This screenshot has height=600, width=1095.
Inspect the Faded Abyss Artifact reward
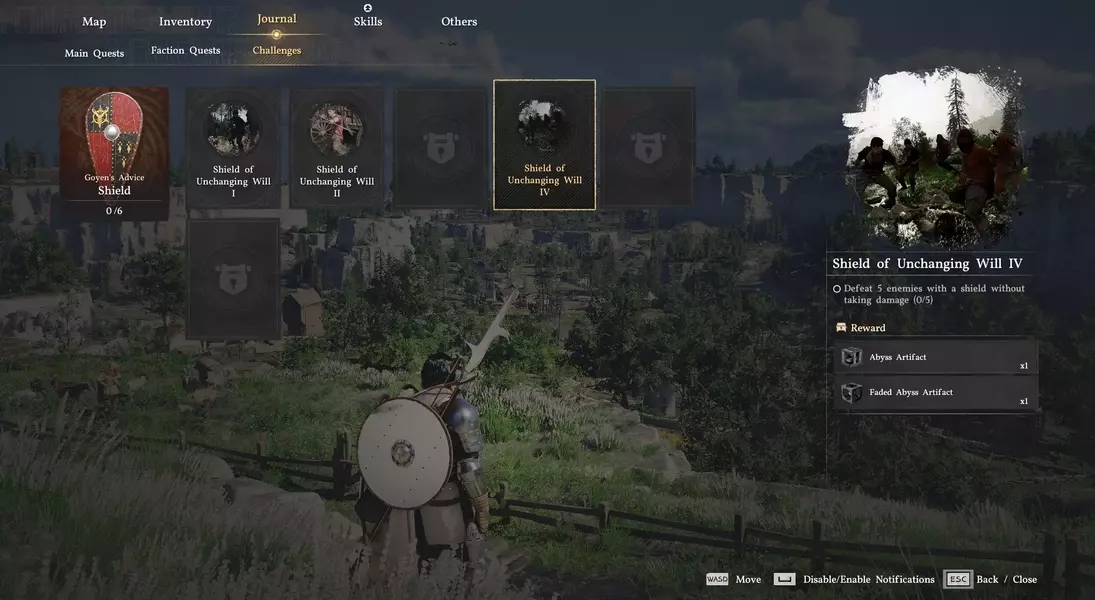[935, 393]
